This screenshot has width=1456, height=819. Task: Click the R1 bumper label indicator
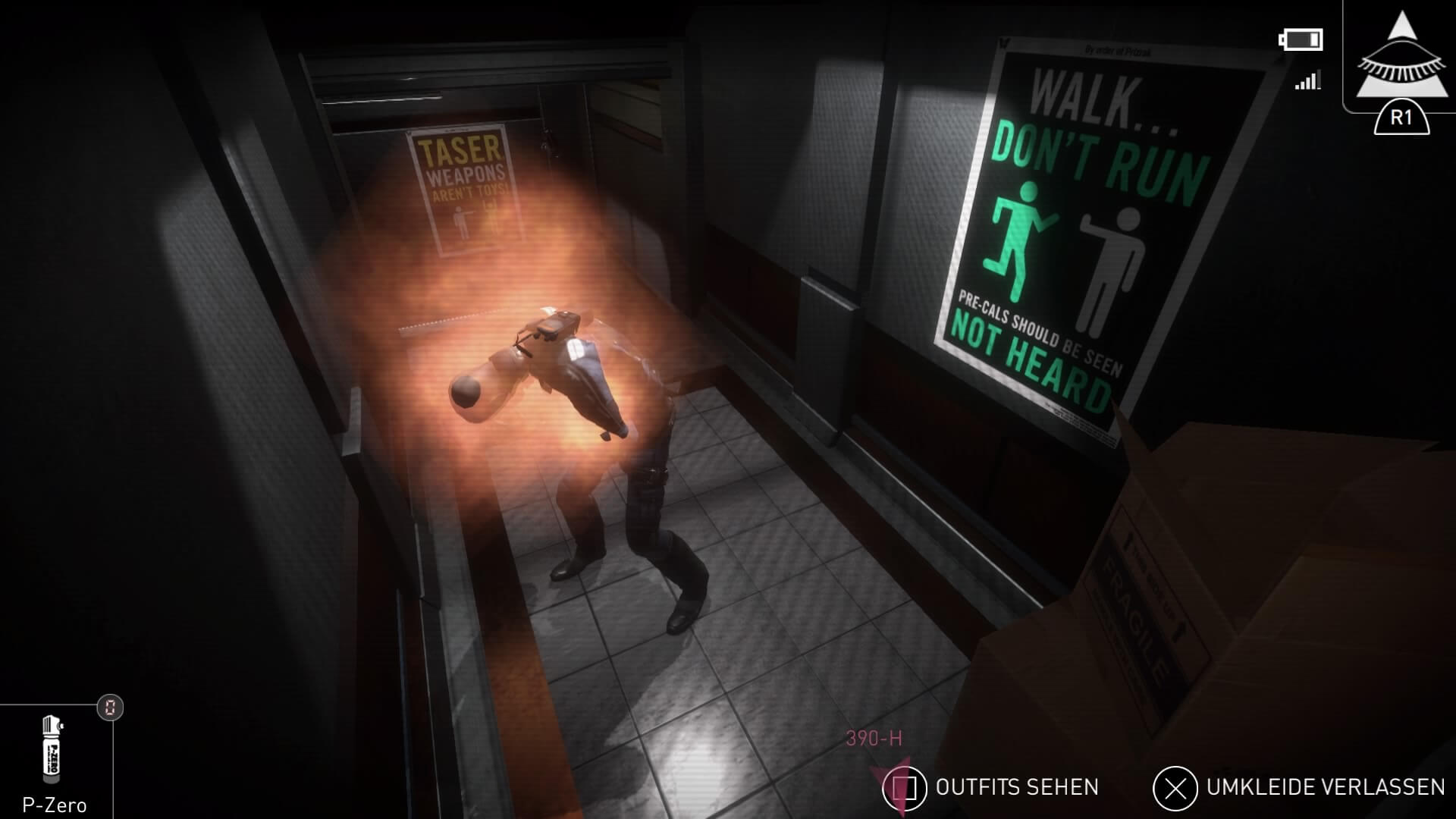(1401, 118)
